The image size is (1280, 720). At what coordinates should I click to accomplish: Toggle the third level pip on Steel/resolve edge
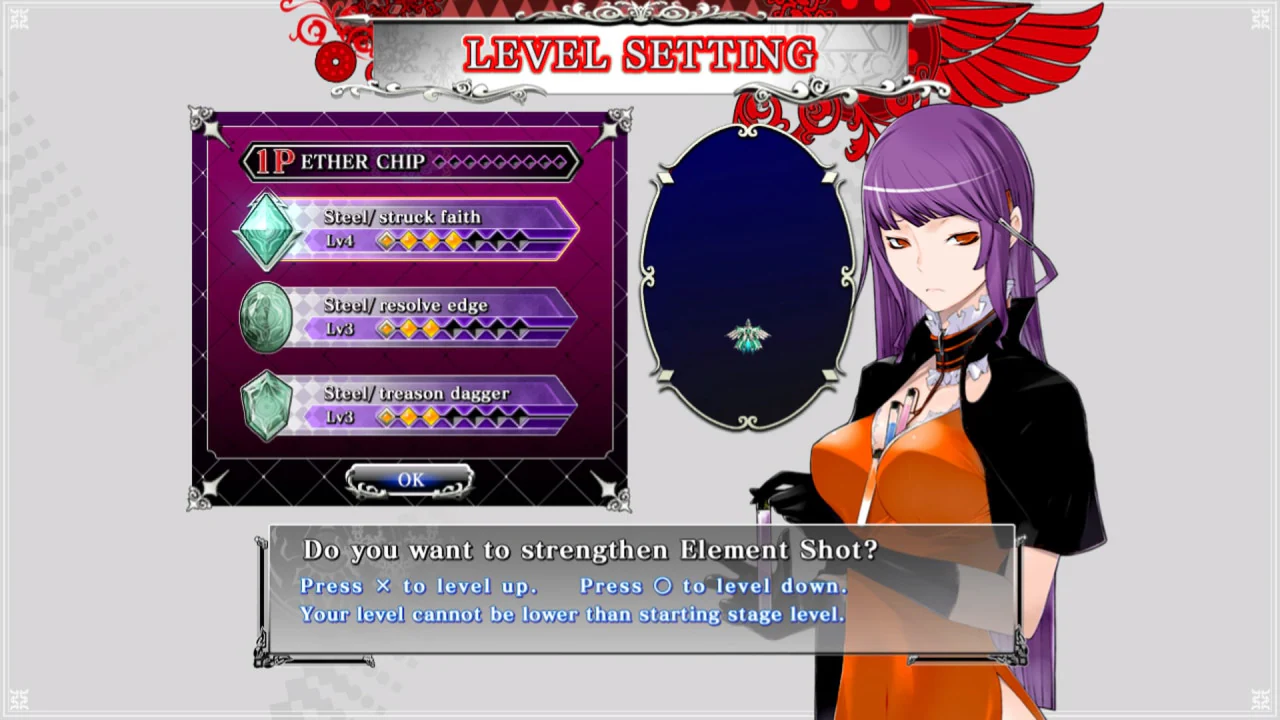click(432, 329)
